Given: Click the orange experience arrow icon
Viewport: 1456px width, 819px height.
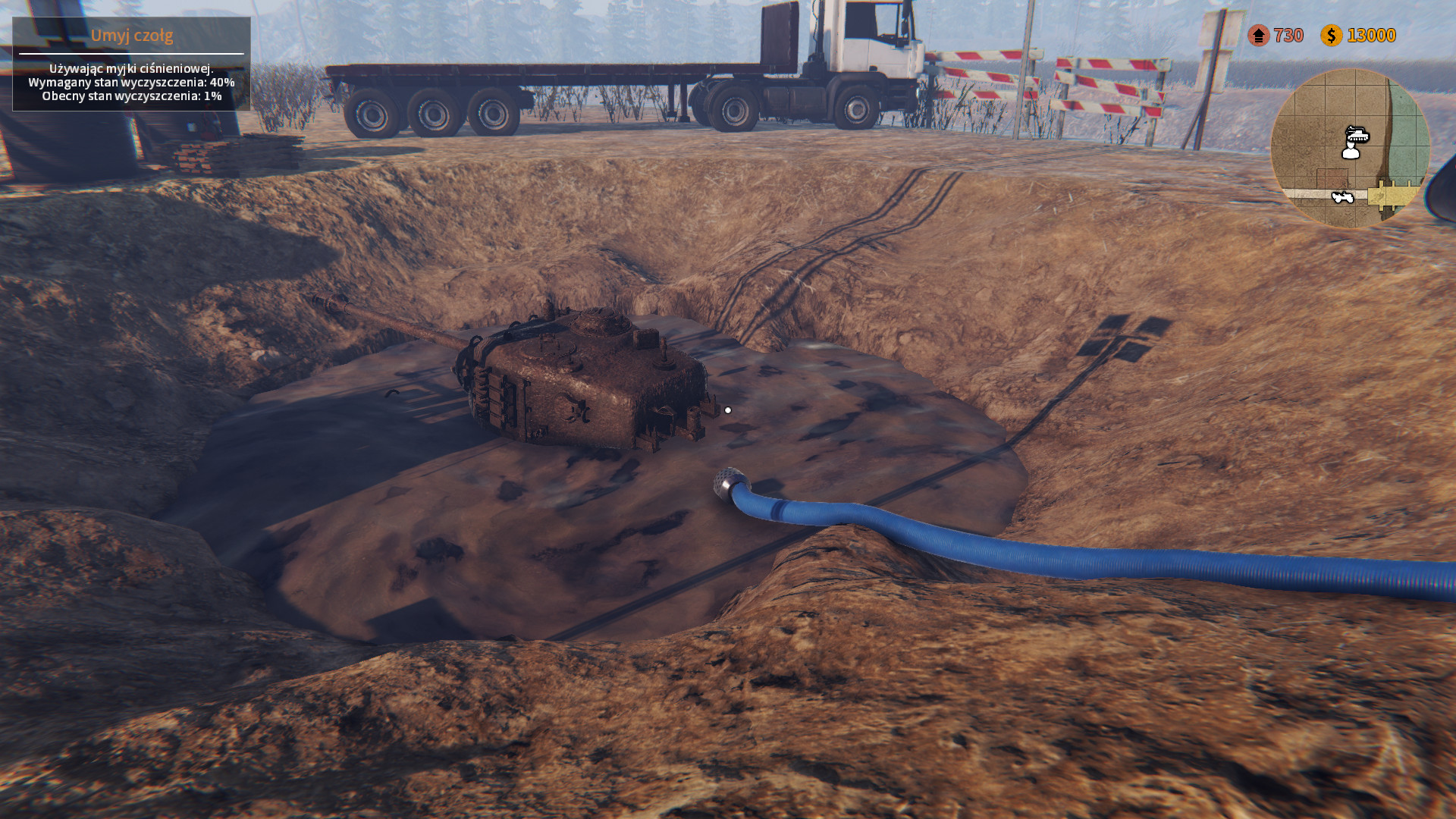Looking at the screenshot, I should [1259, 35].
